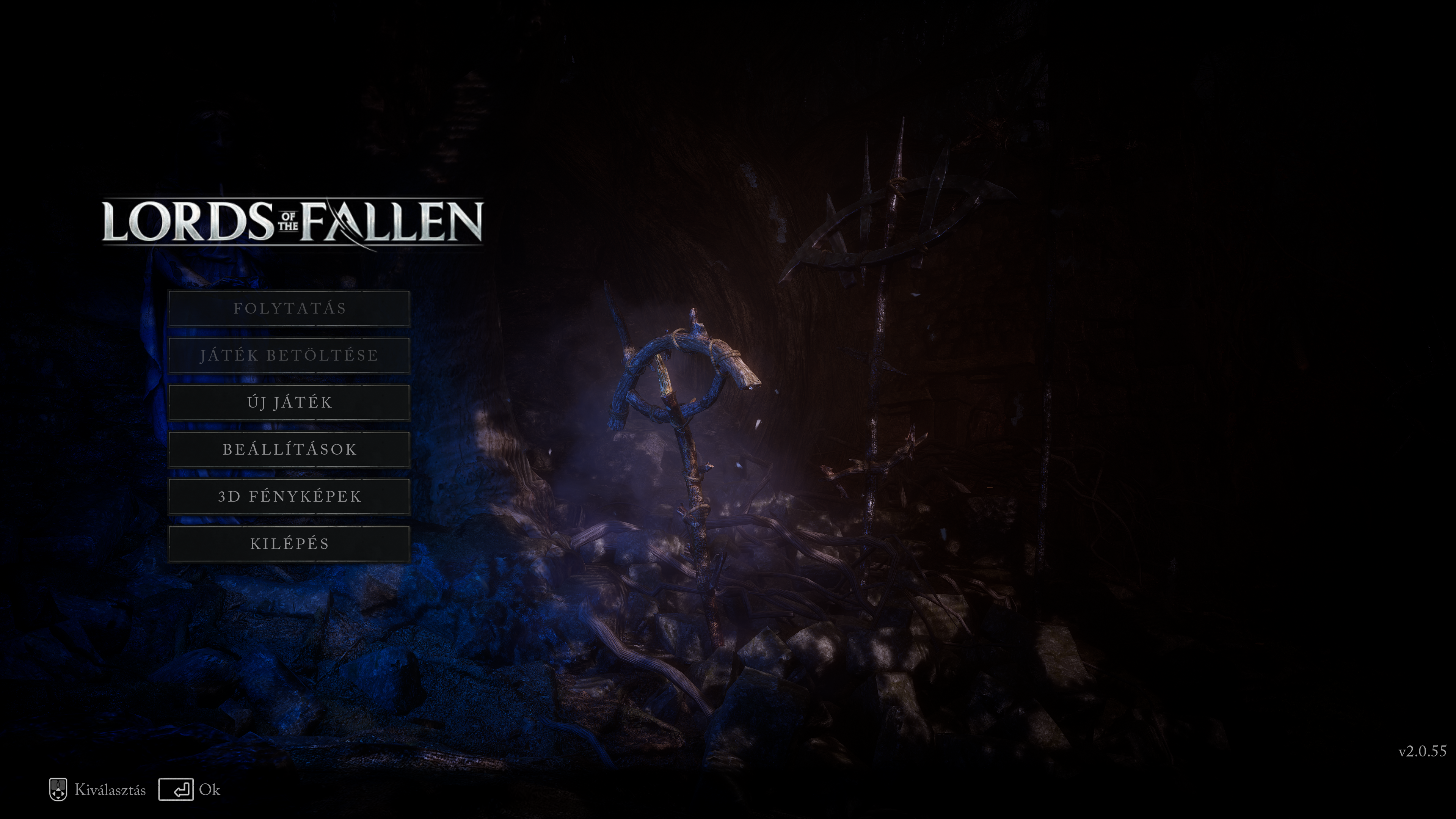The height and width of the screenshot is (819, 1456).
Task: Open the Beállítások settings menu
Action: [x=289, y=449]
